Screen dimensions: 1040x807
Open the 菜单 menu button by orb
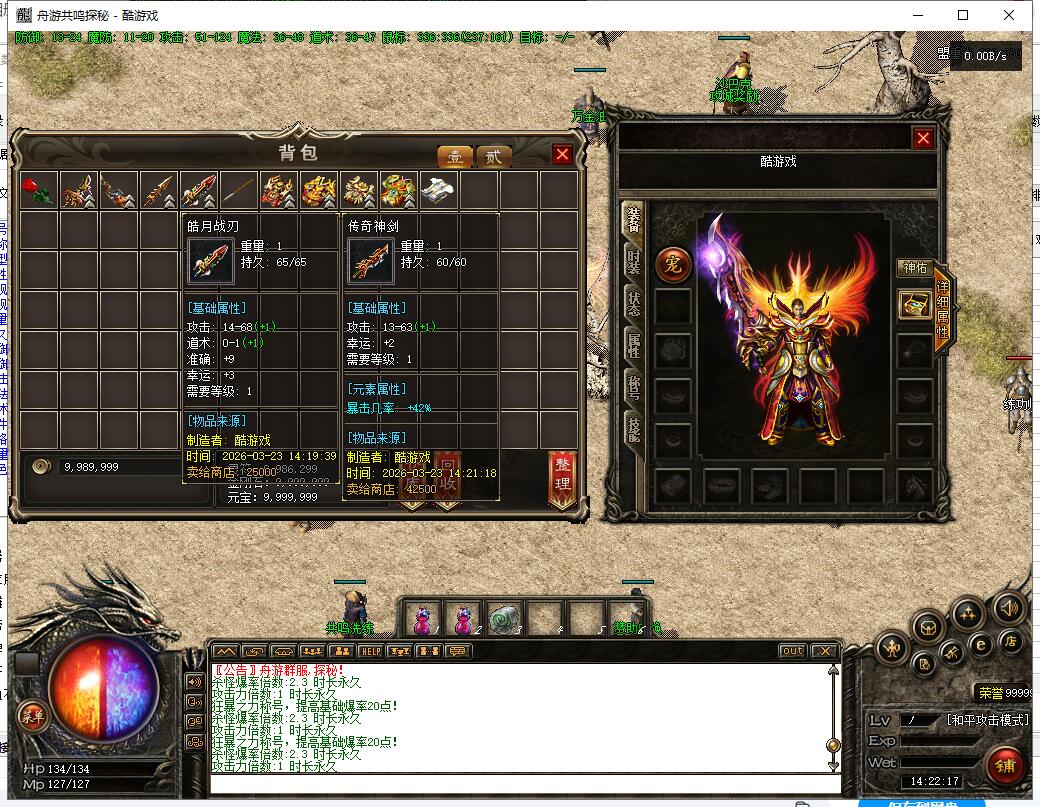tap(31, 715)
